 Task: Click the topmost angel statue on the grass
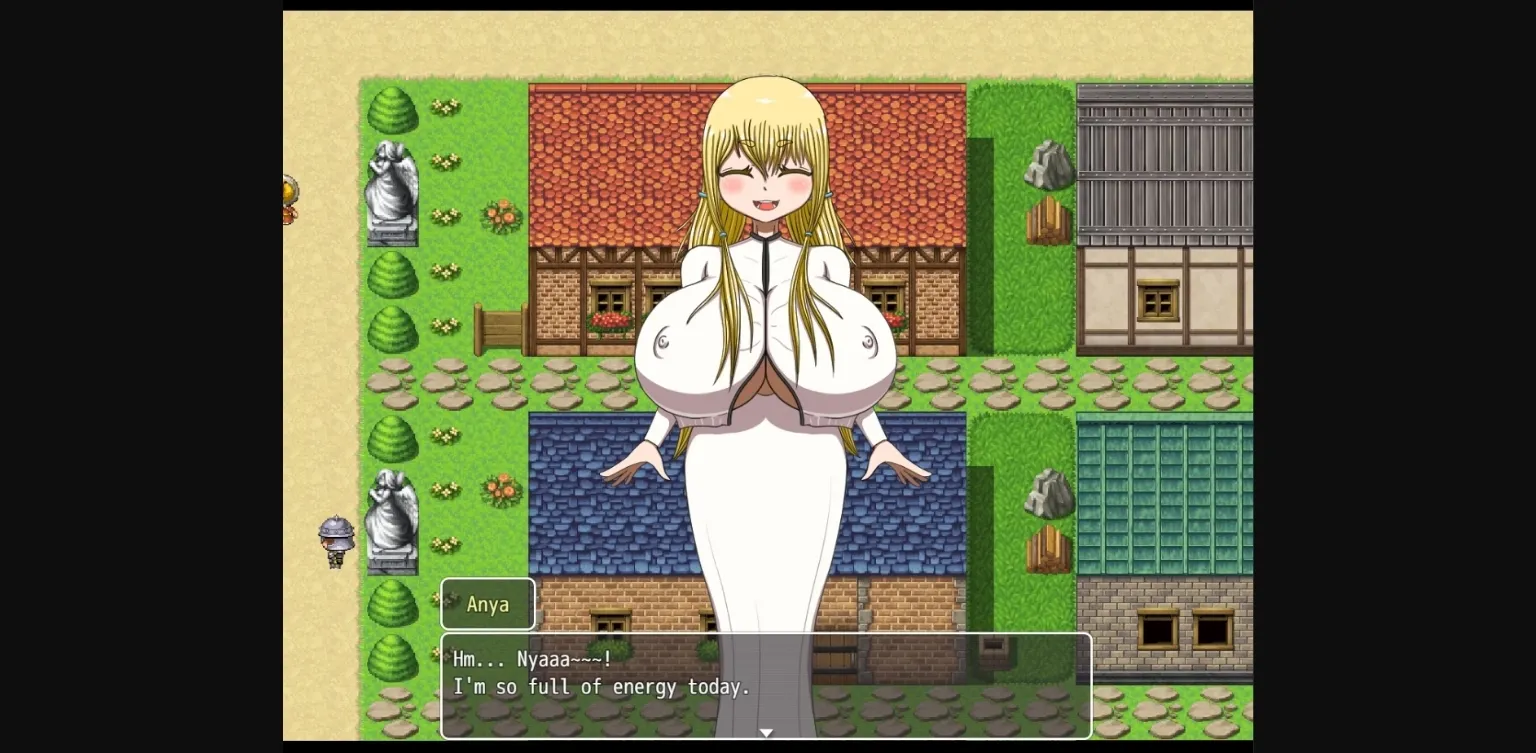pyautogui.click(x=391, y=190)
